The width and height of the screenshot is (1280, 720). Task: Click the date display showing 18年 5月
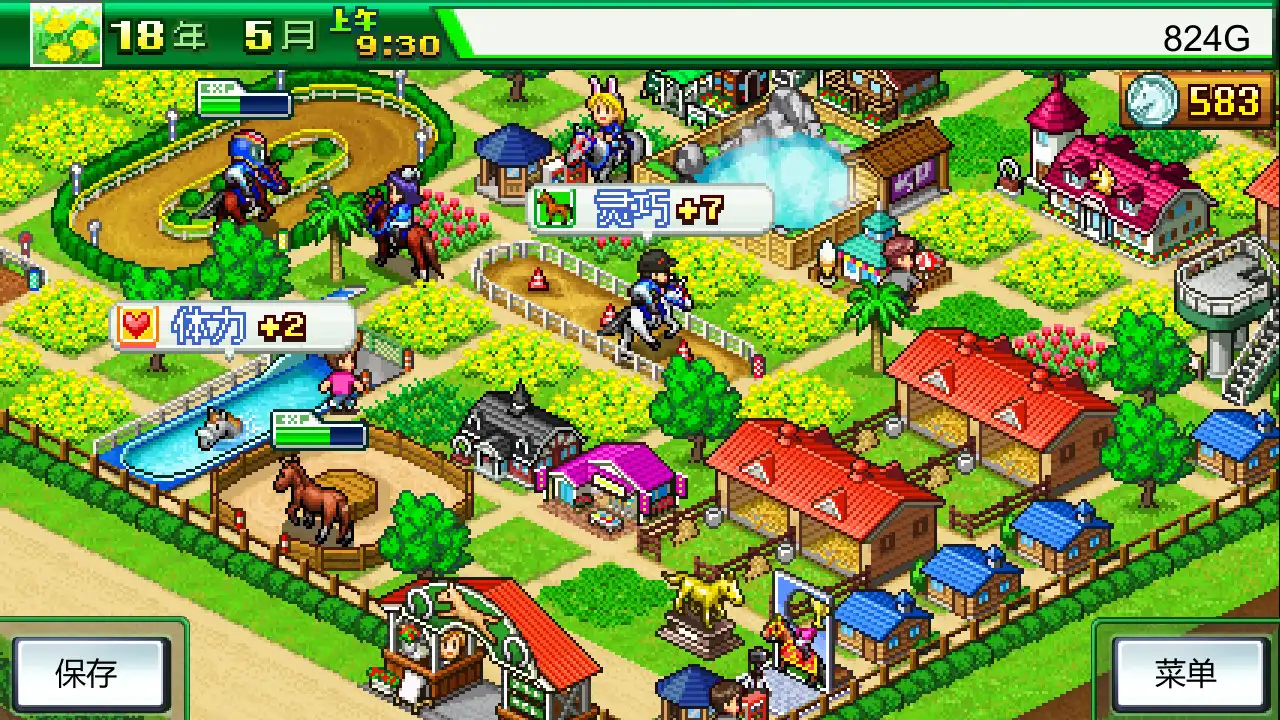pos(210,32)
